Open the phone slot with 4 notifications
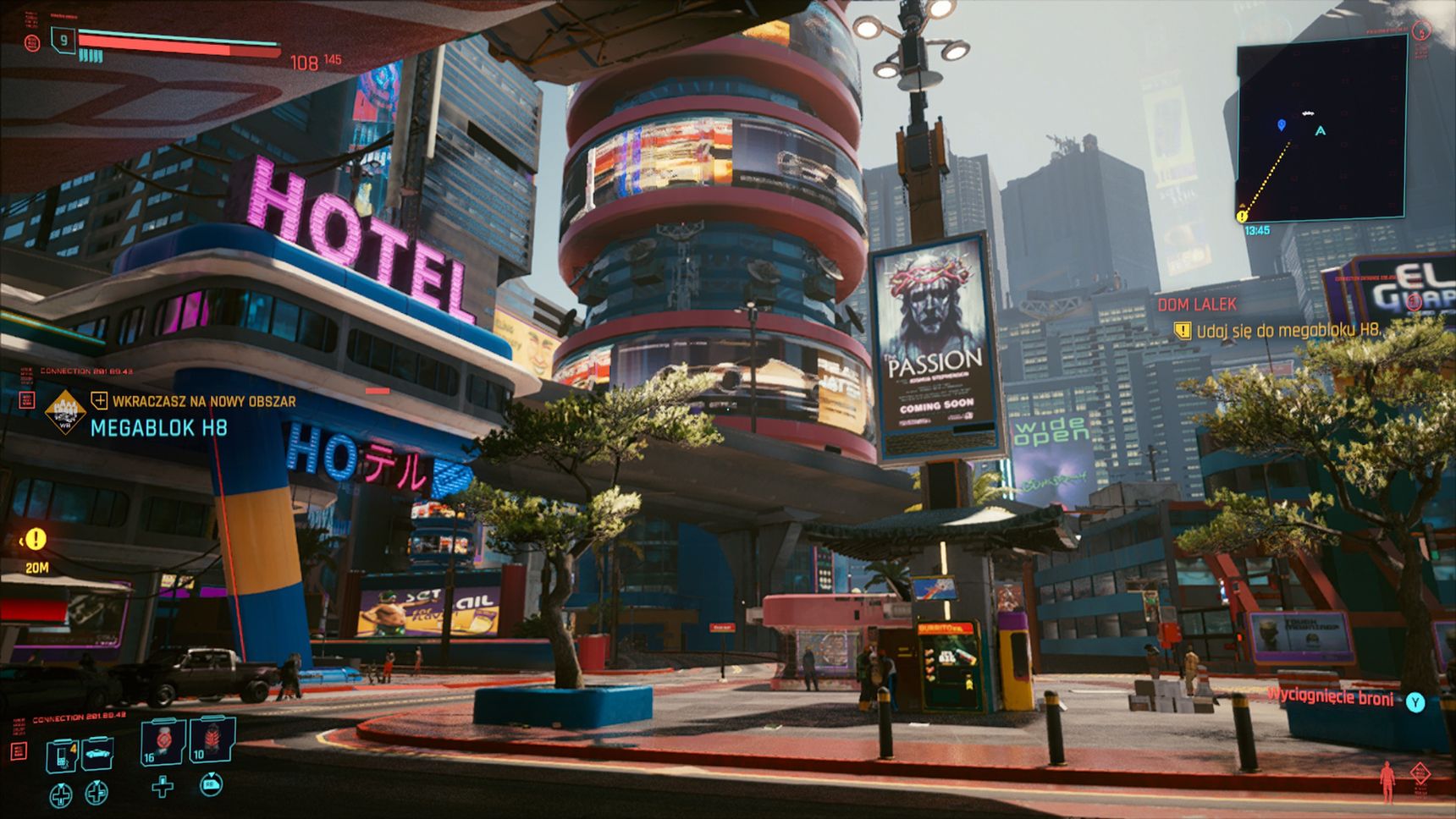Viewport: 1456px width, 819px height. (x=62, y=755)
